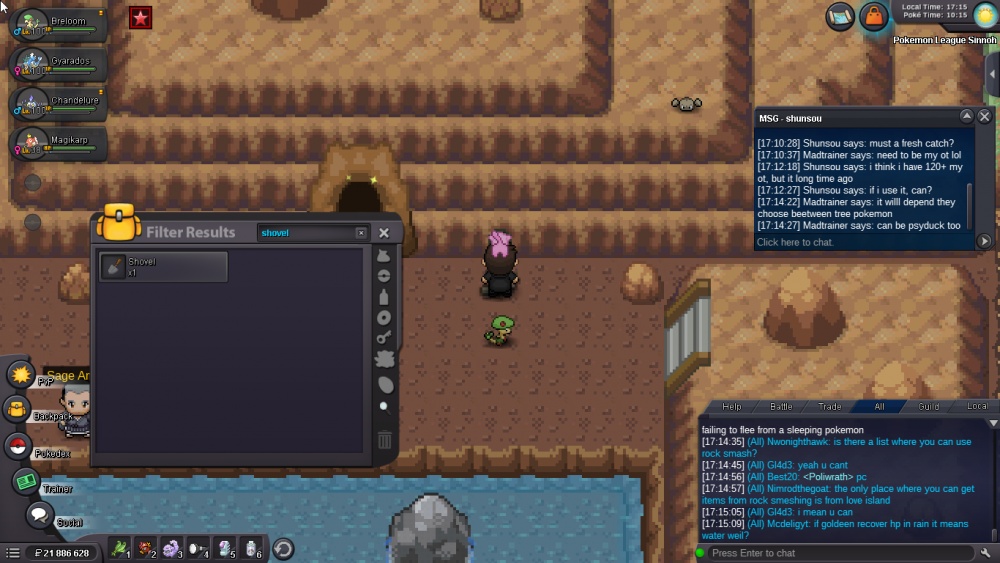Screen dimensions: 1000x563
Task: Open the Social menu
Action: [x=39, y=516]
